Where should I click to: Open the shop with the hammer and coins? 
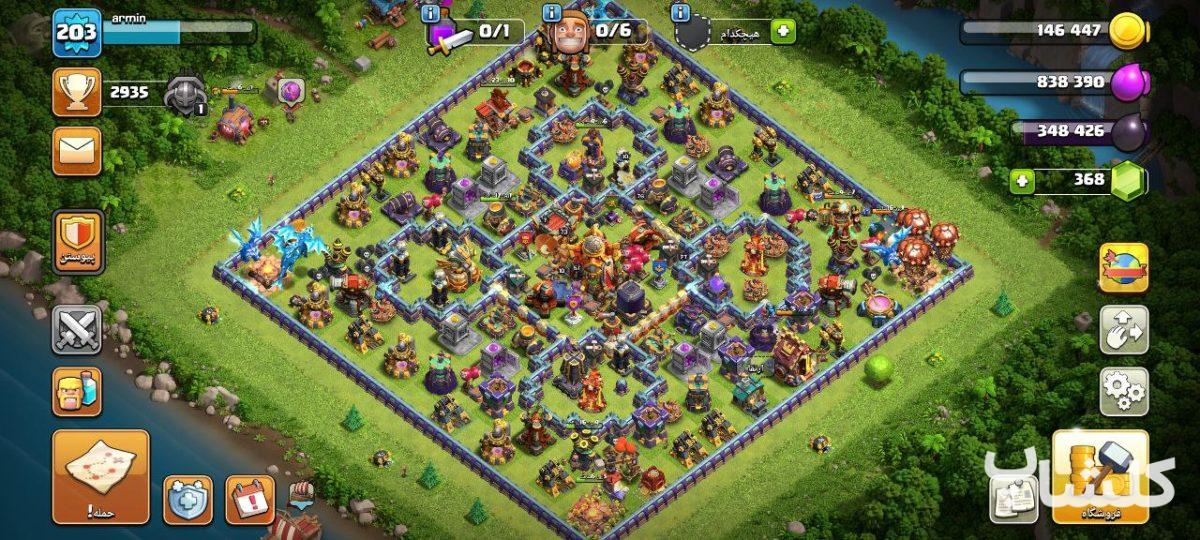click(1099, 477)
